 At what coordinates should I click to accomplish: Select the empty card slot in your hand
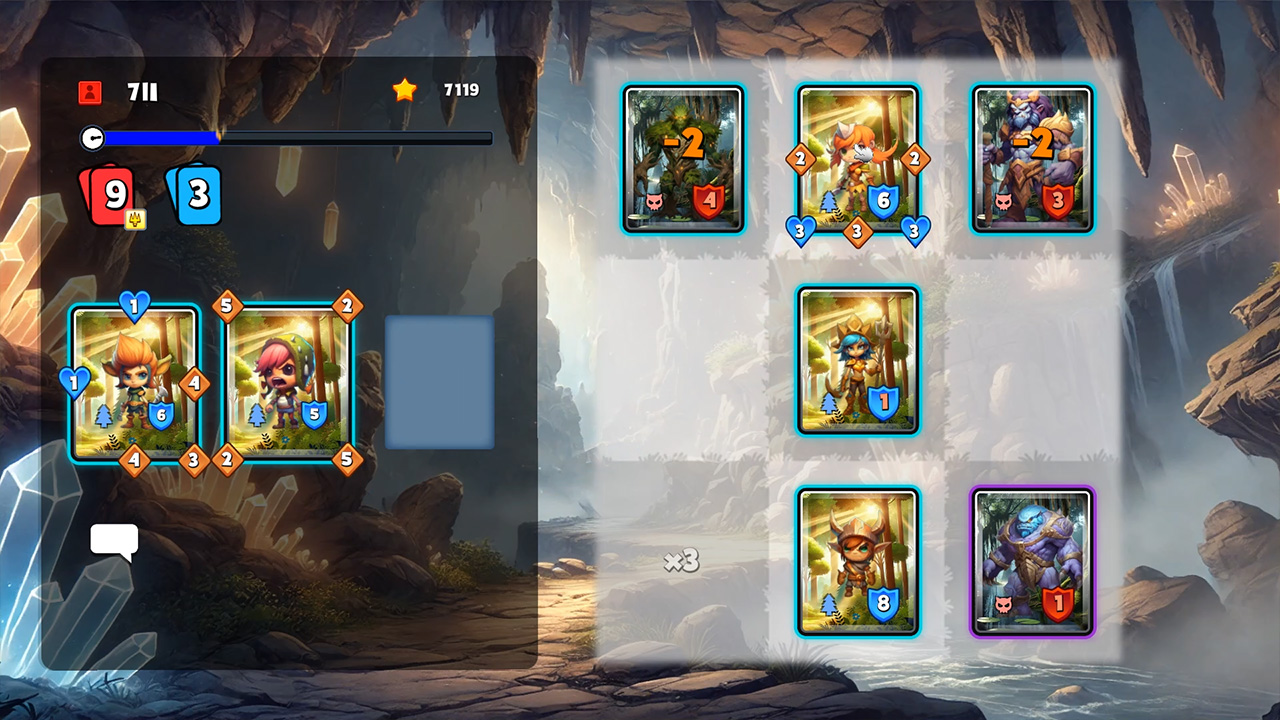point(438,384)
